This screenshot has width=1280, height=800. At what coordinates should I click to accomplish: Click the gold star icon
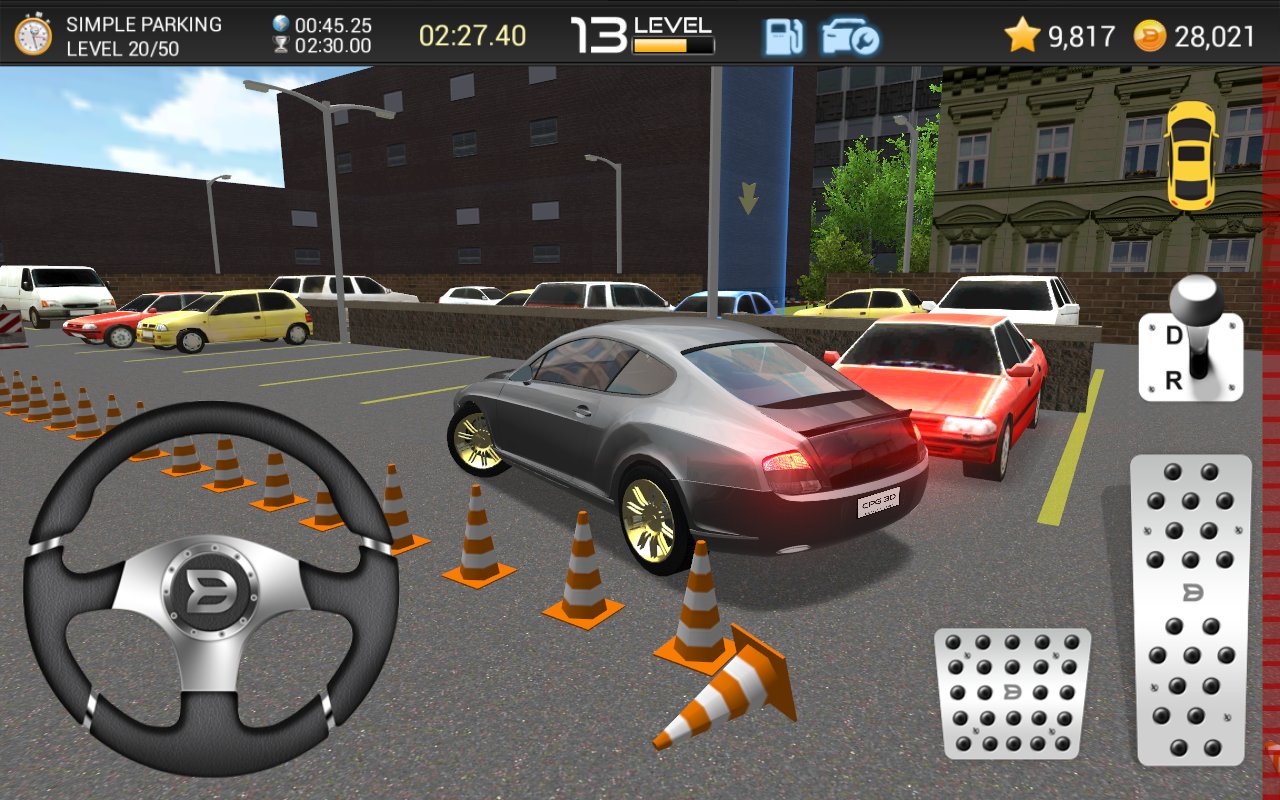pos(1020,33)
